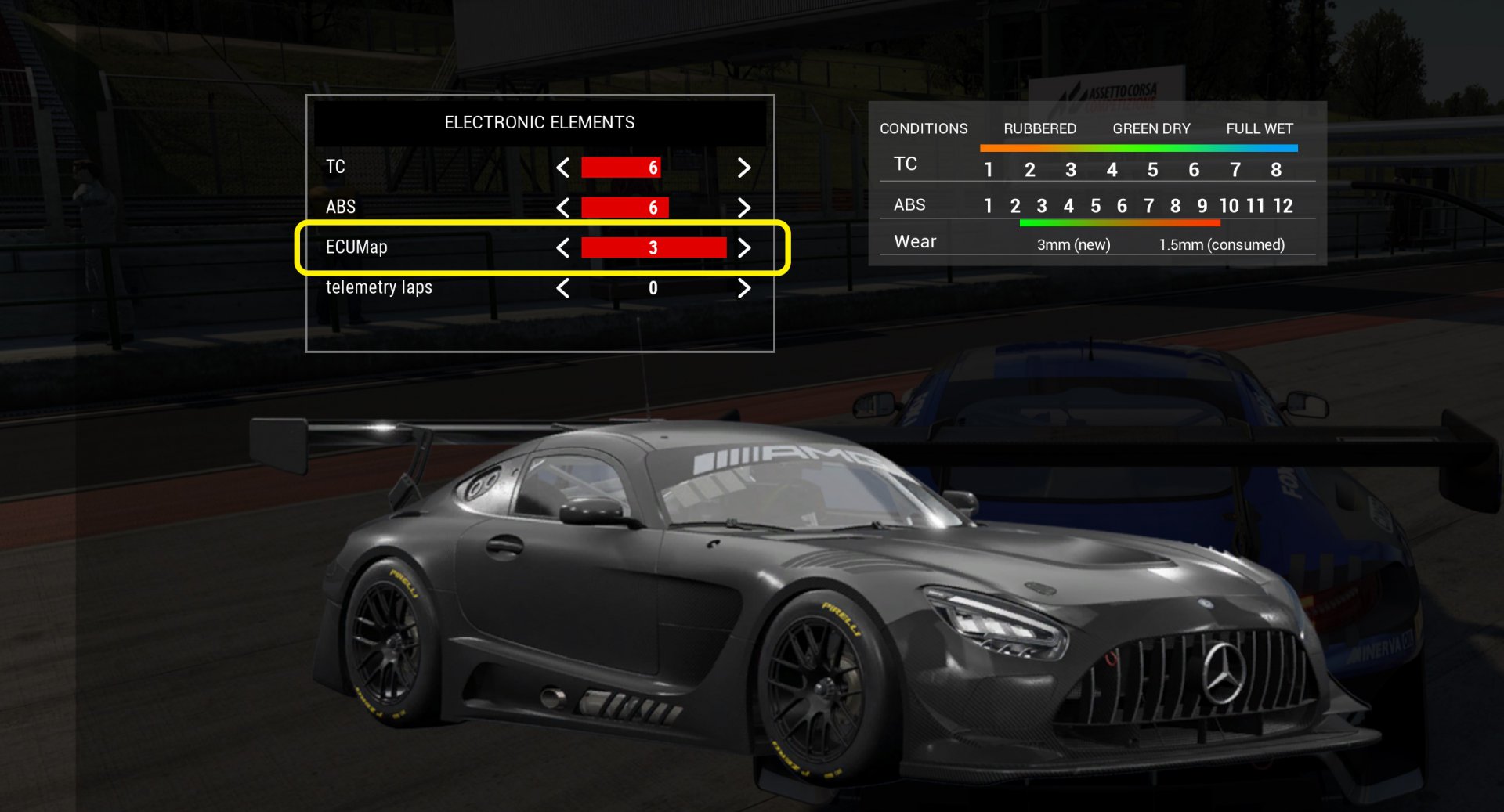
Task: Increase the ECUMap value
Action: (x=744, y=248)
